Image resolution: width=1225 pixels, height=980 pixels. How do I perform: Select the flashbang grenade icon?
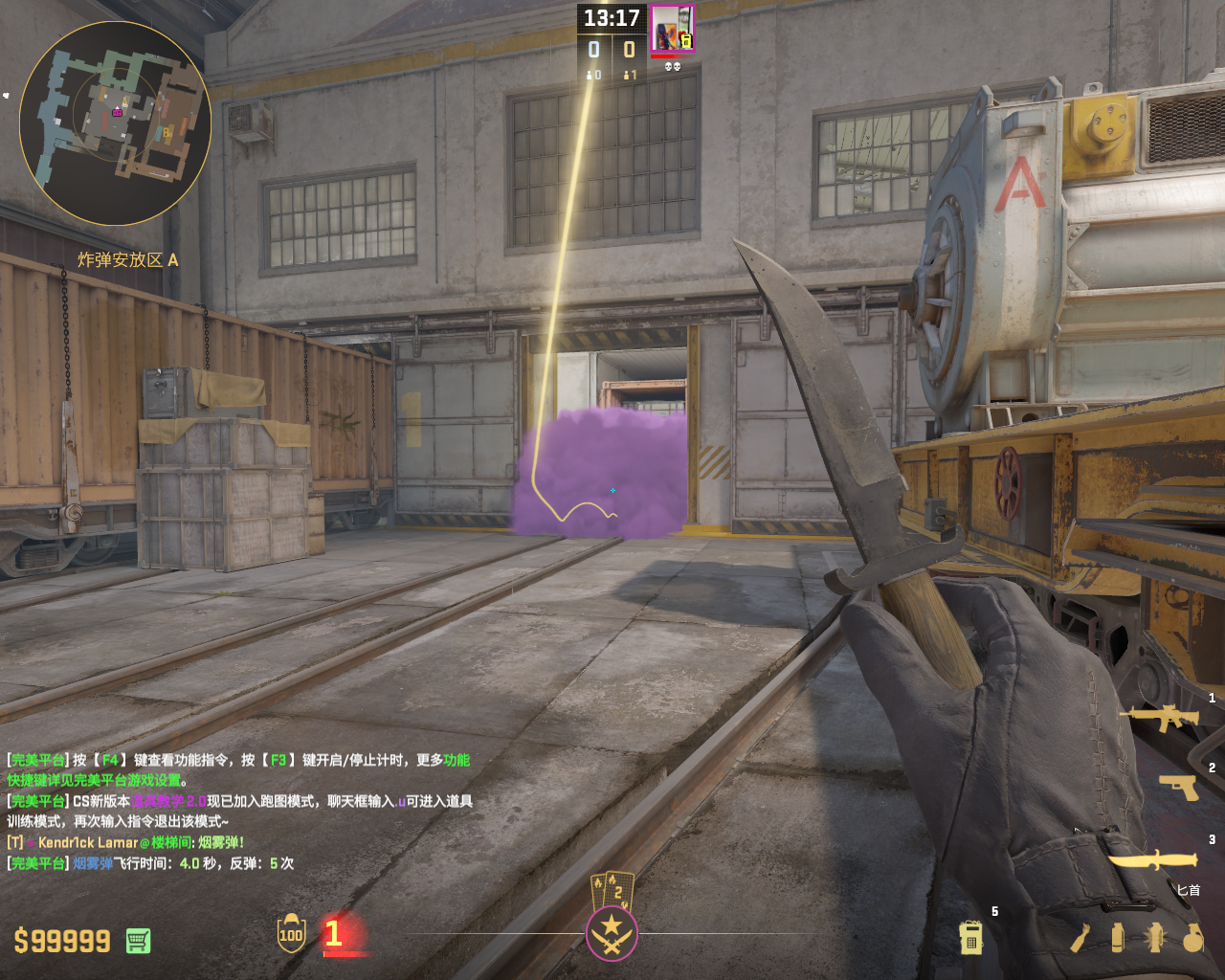point(1155,938)
